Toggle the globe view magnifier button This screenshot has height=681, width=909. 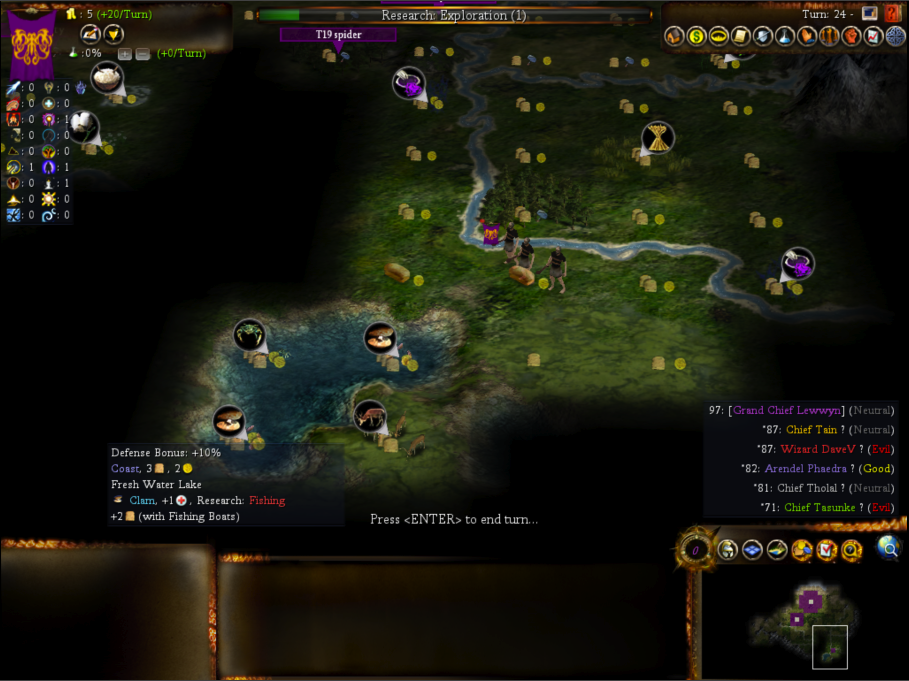887,547
